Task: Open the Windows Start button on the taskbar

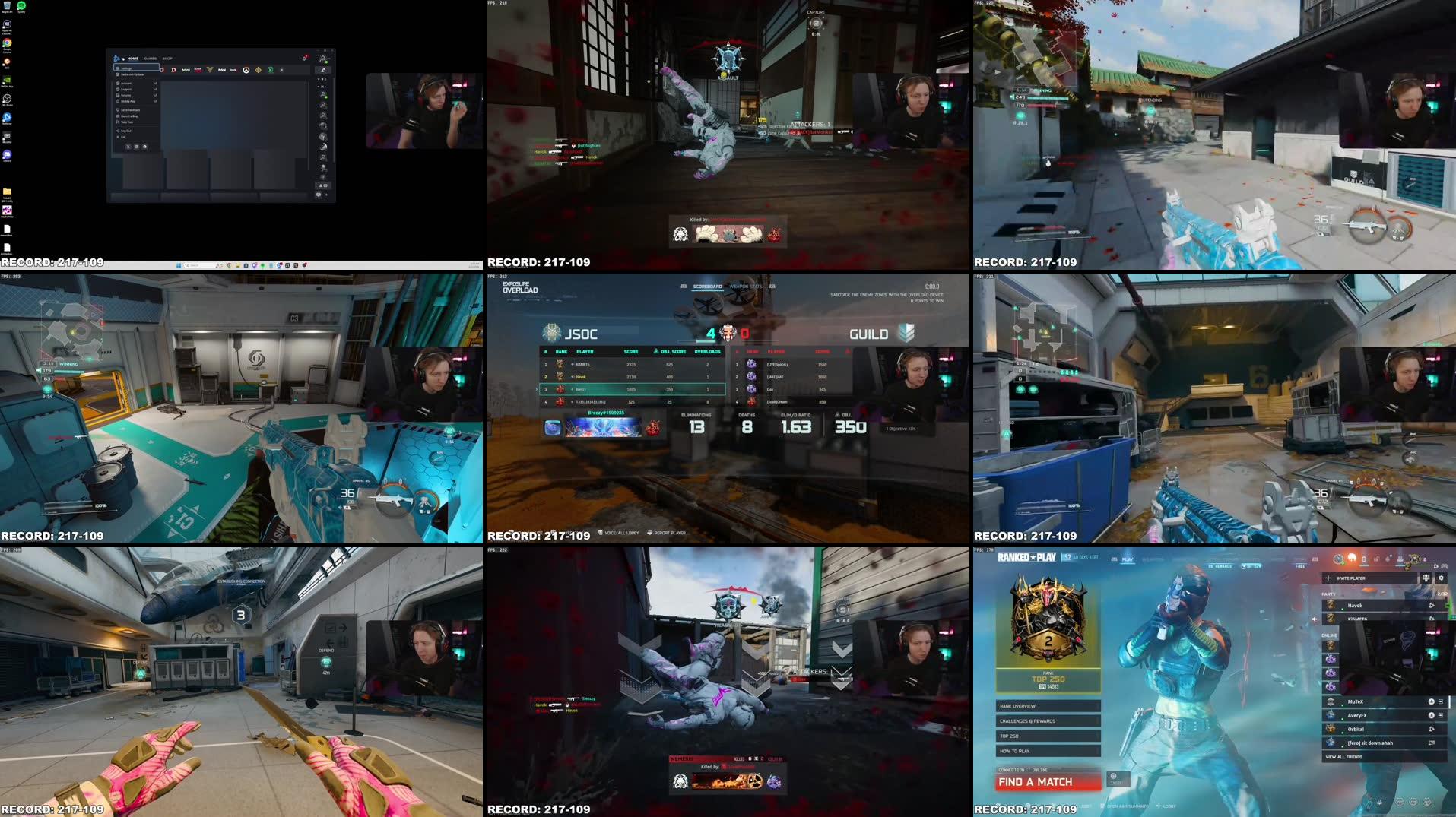Action: [x=179, y=267]
